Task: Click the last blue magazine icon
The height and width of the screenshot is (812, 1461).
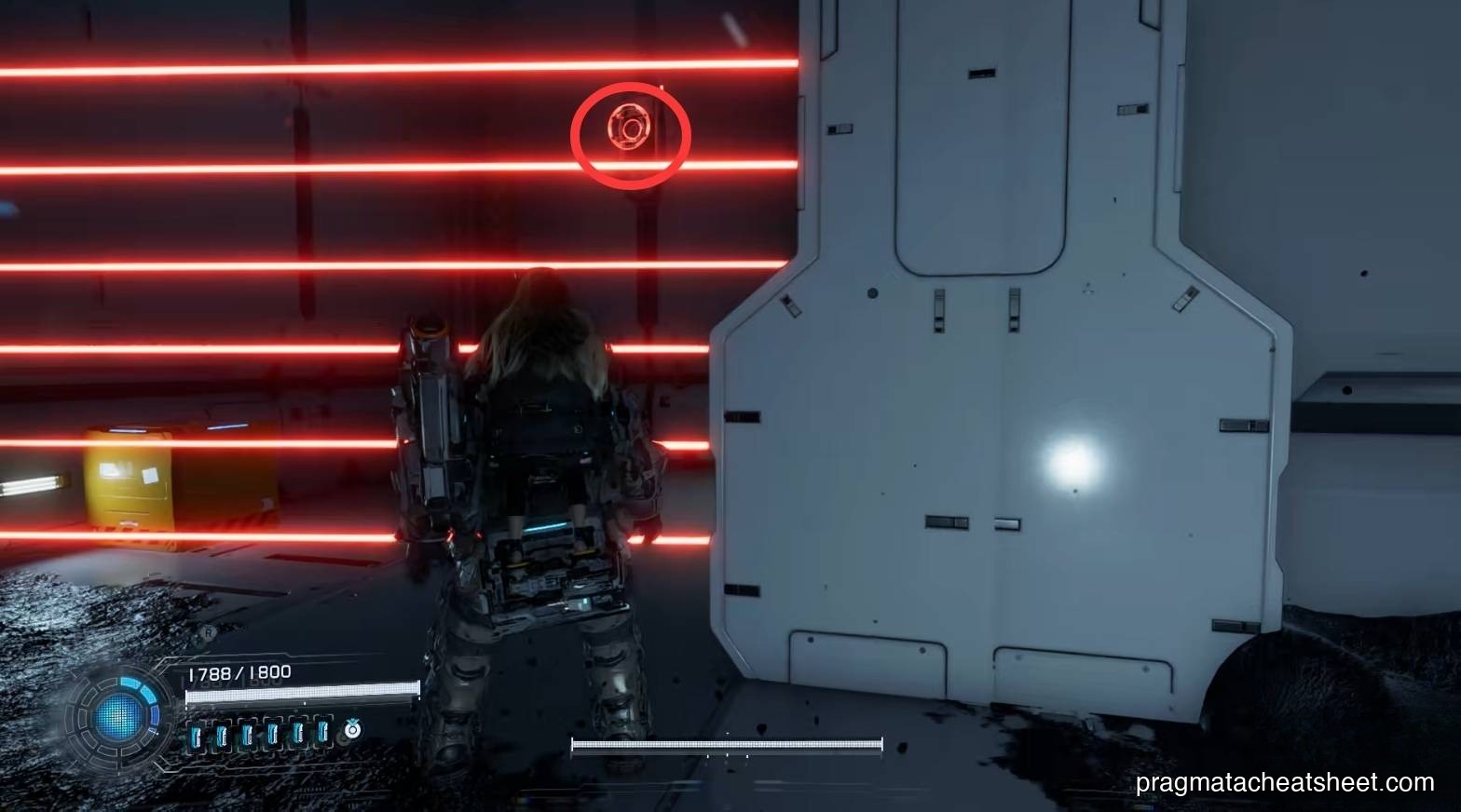Action: point(321,733)
